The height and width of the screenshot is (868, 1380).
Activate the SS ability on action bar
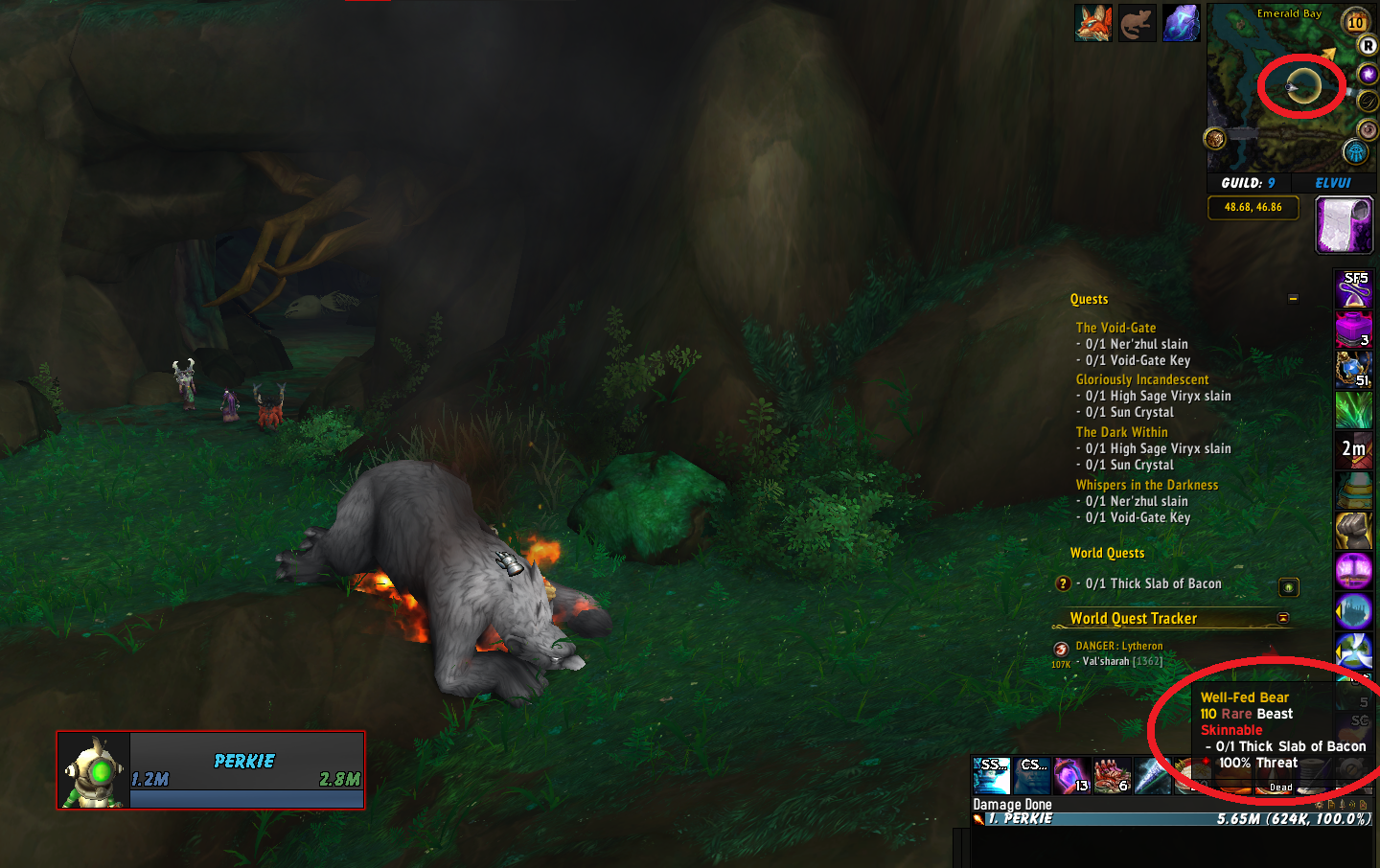[x=991, y=775]
